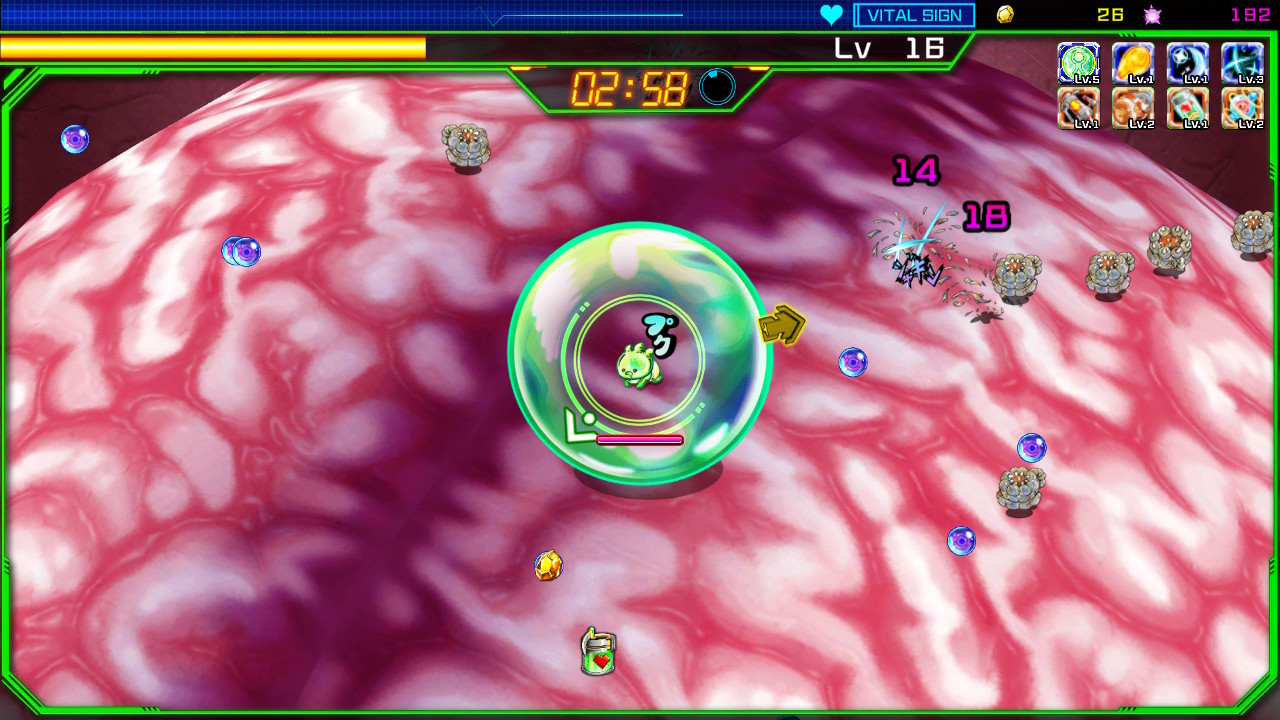1280x720 pixels.
Task: Select the Lv.1 heart jar item icon
Action: (x=1188, y=107)
